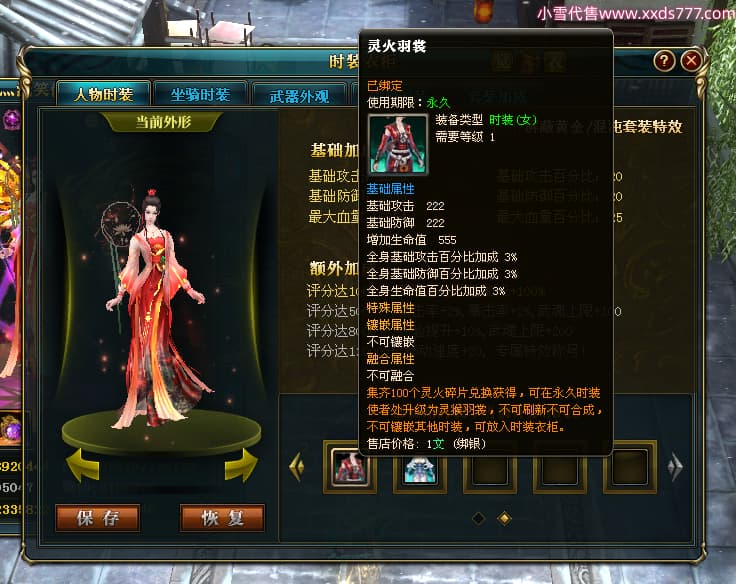Rotate character preview with right yellow arrow
This screenshot has height=584, width=736.
tap(241, 463)
